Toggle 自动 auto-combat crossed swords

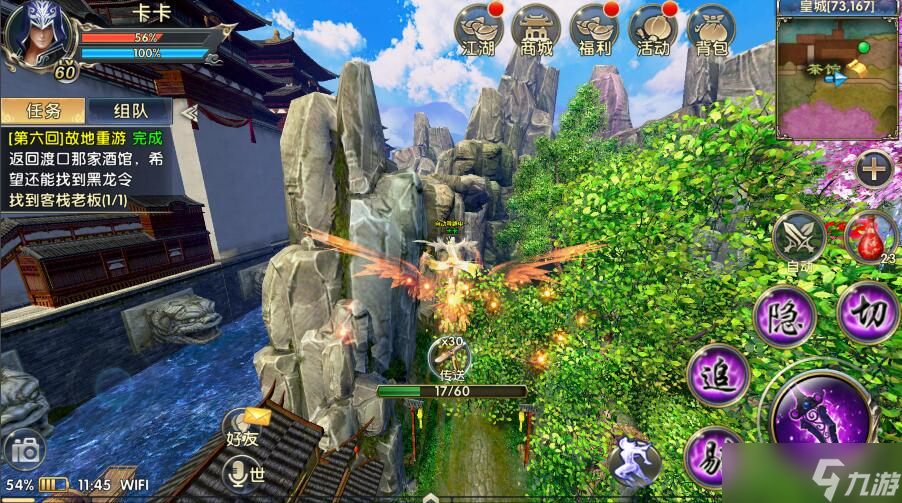798,236
